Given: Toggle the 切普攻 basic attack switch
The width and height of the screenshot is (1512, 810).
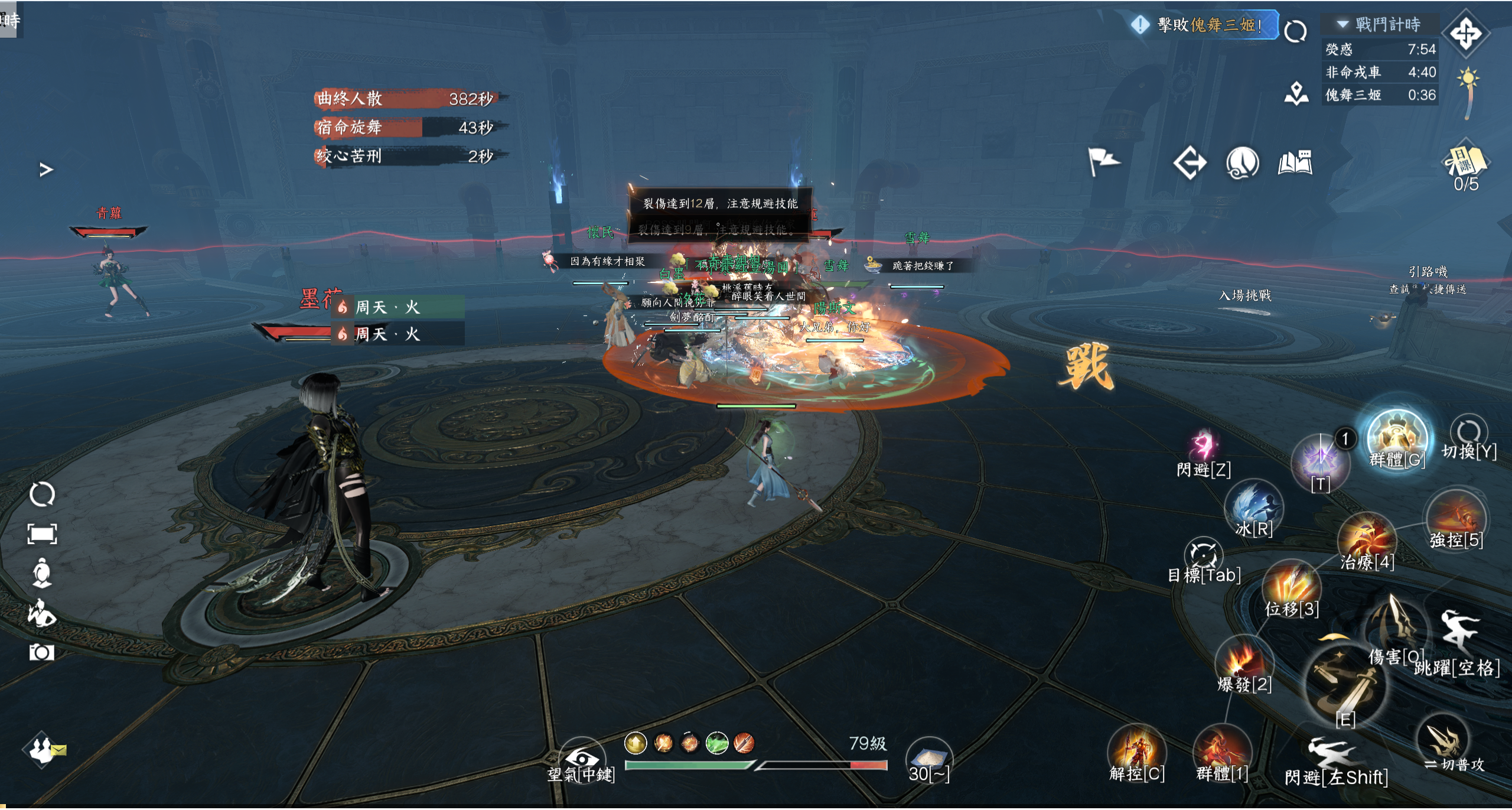Looking at the screenshot, I should click(1445, 741).
